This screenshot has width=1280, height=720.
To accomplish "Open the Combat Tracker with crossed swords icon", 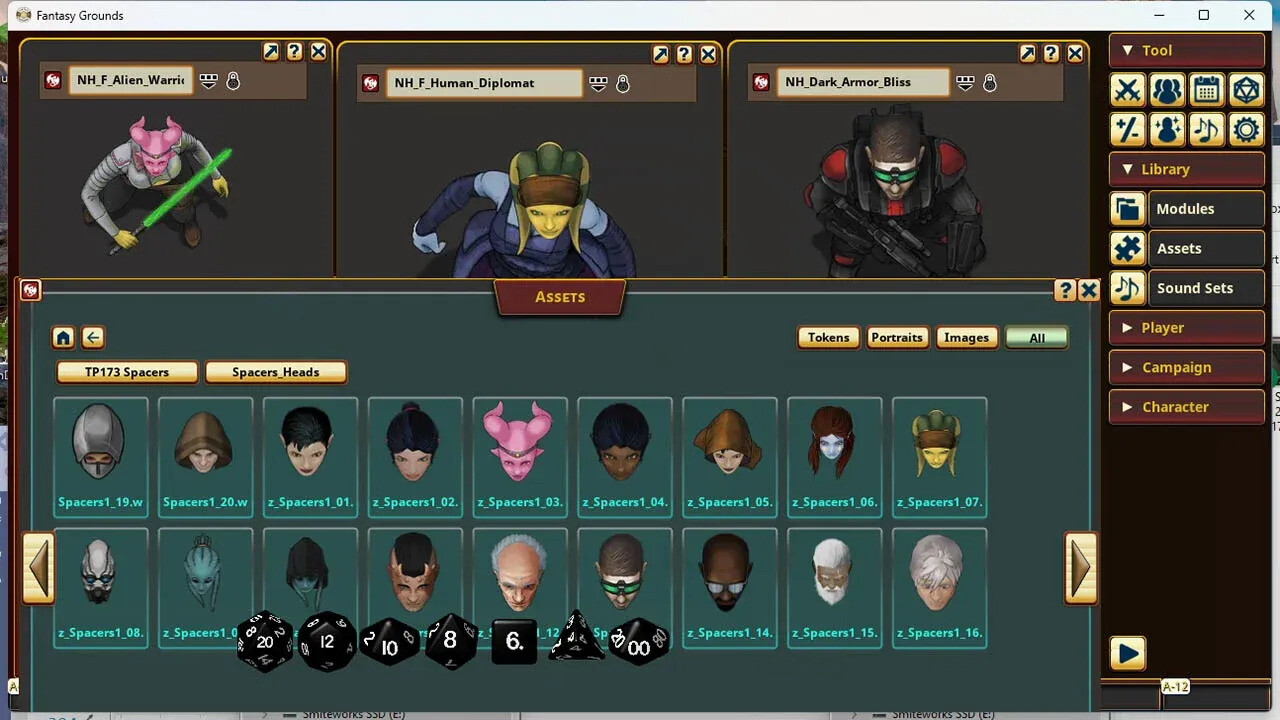I will tap(1127, 90).
